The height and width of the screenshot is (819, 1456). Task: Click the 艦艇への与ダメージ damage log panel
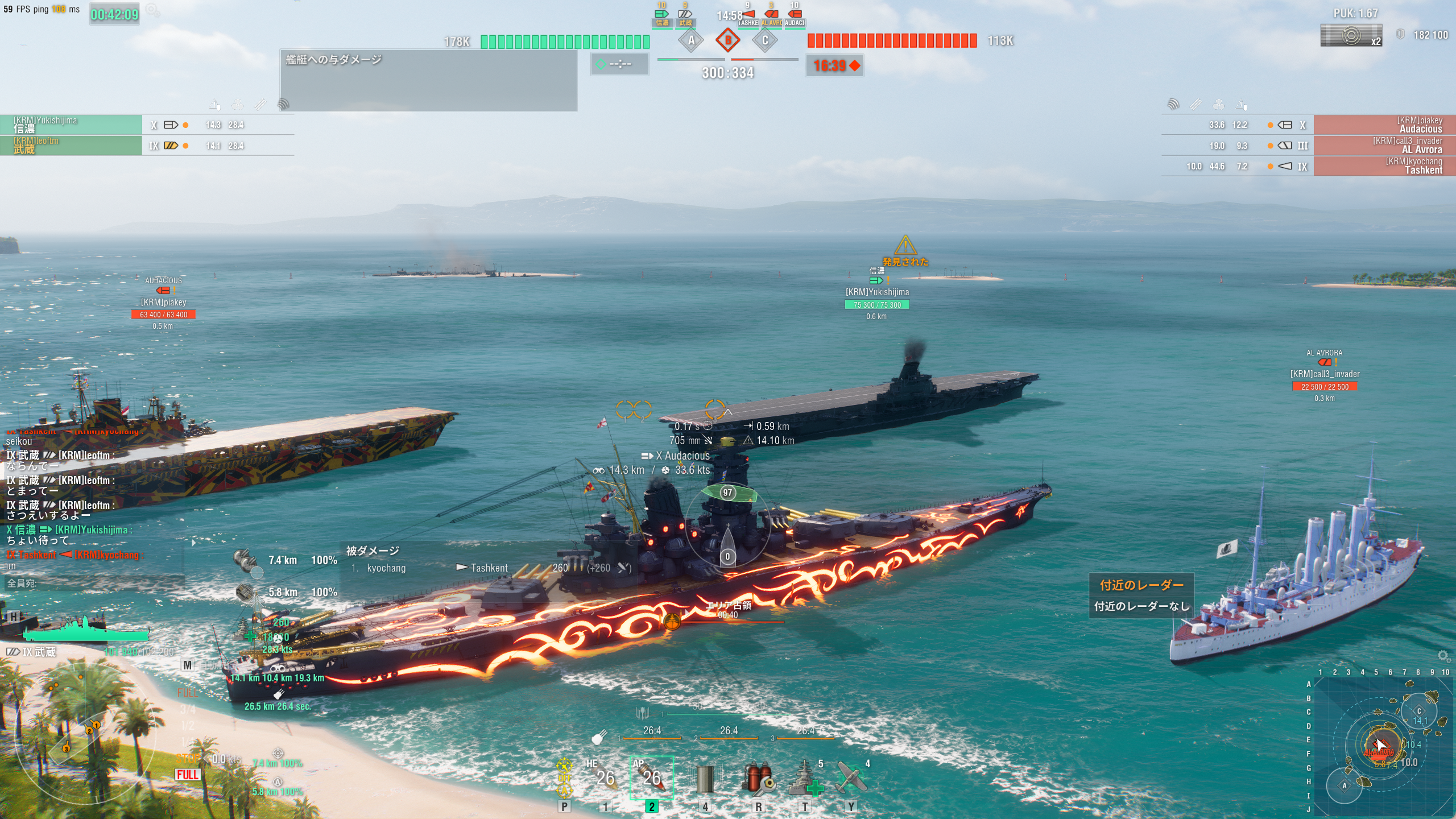click(428, 80)
